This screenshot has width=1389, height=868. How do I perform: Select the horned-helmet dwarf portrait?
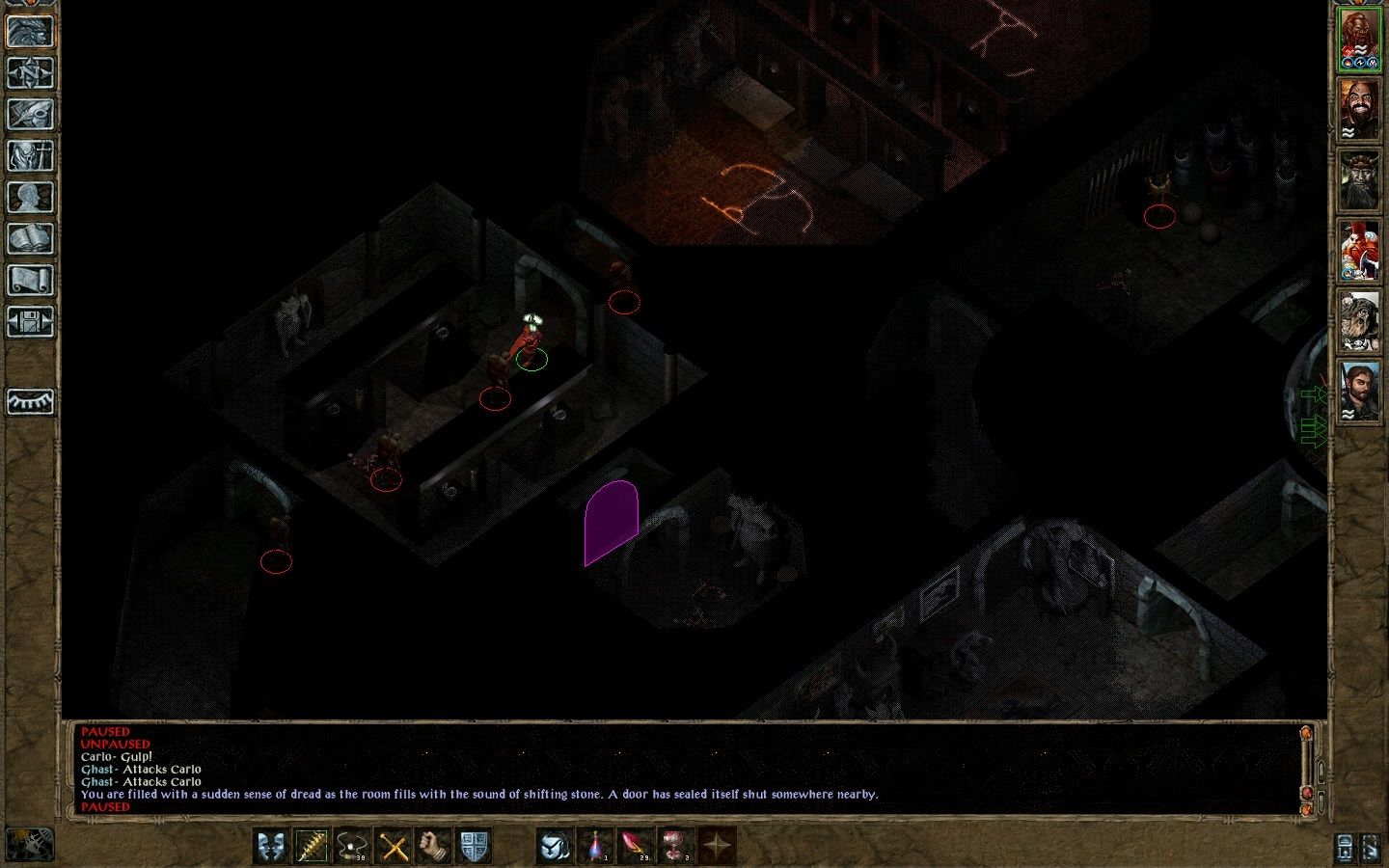(1359, 180)
